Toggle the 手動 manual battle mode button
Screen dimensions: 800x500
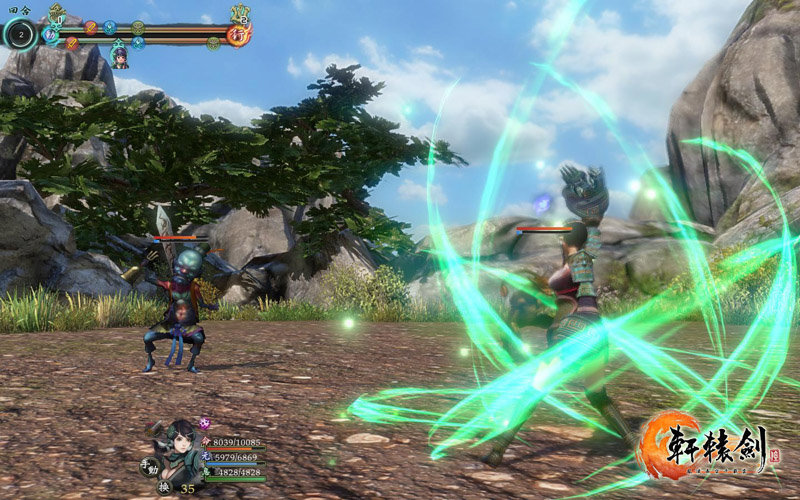point(151,465)
